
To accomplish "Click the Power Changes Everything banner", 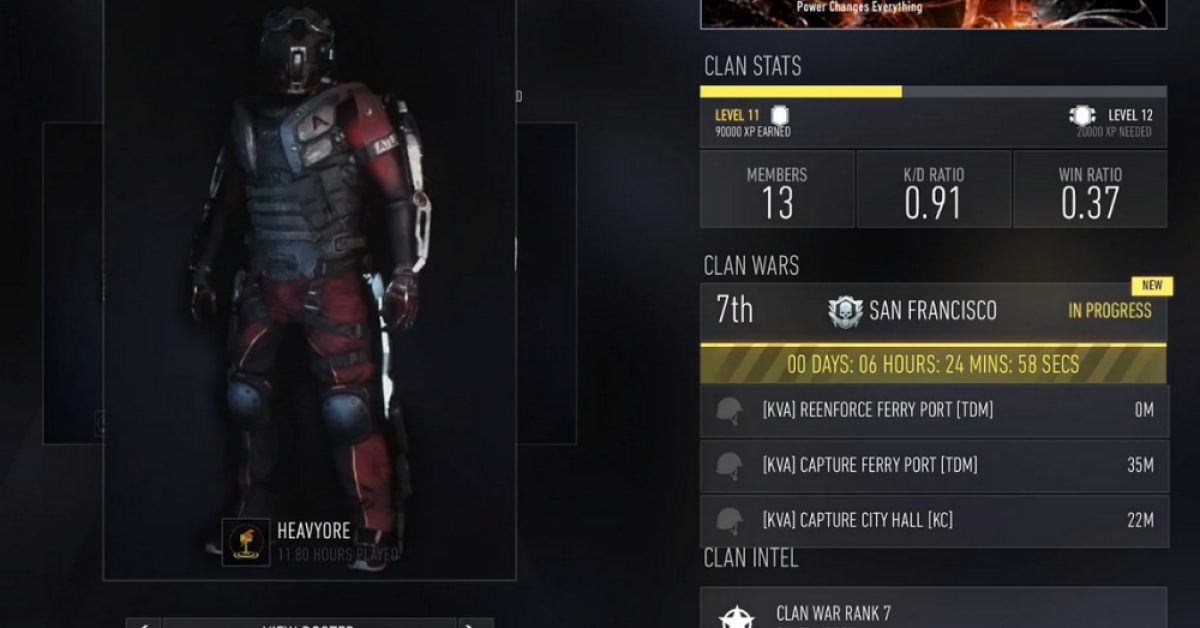I will [933, 13].
